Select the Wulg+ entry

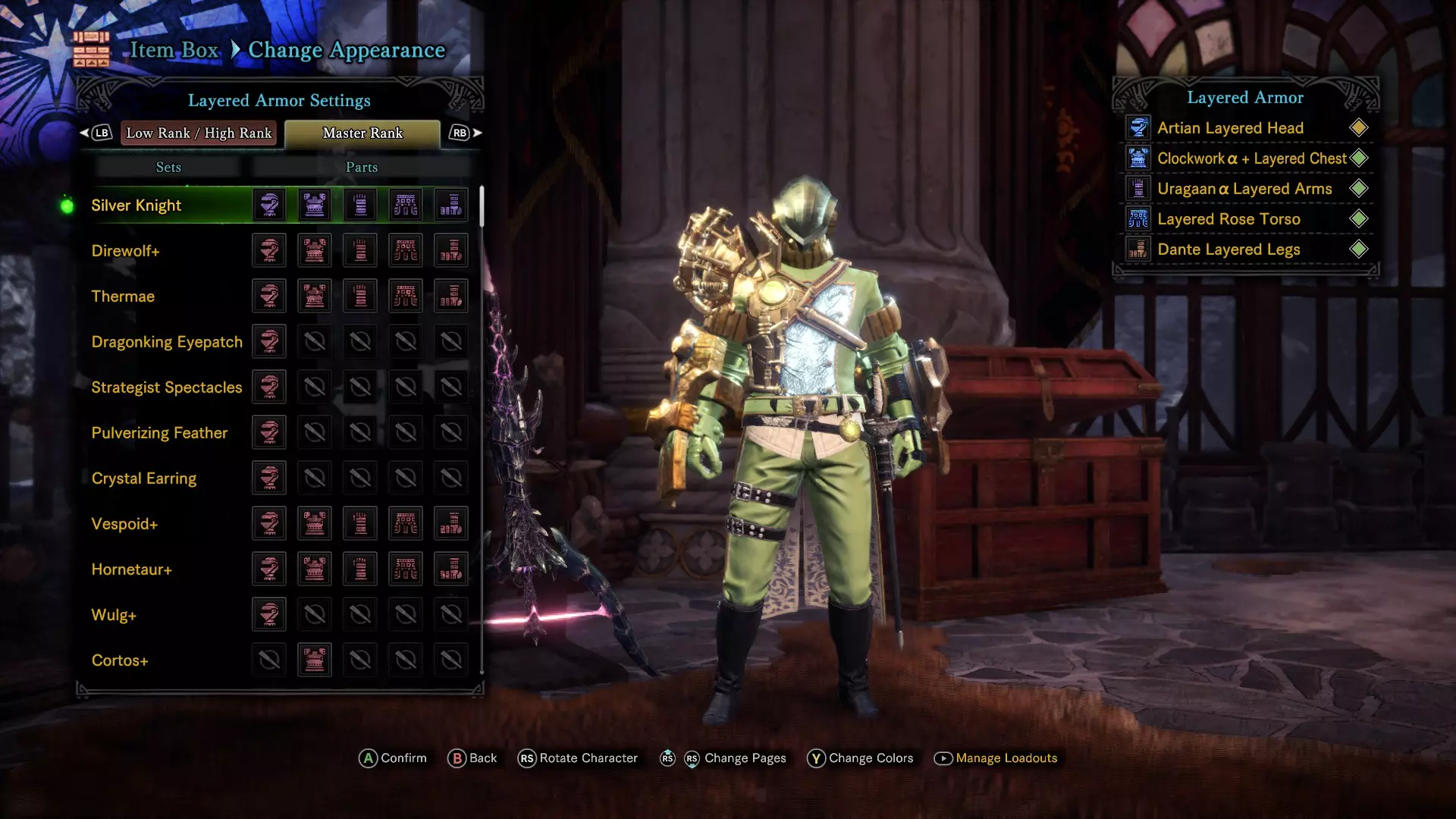[x=114, y=615]
